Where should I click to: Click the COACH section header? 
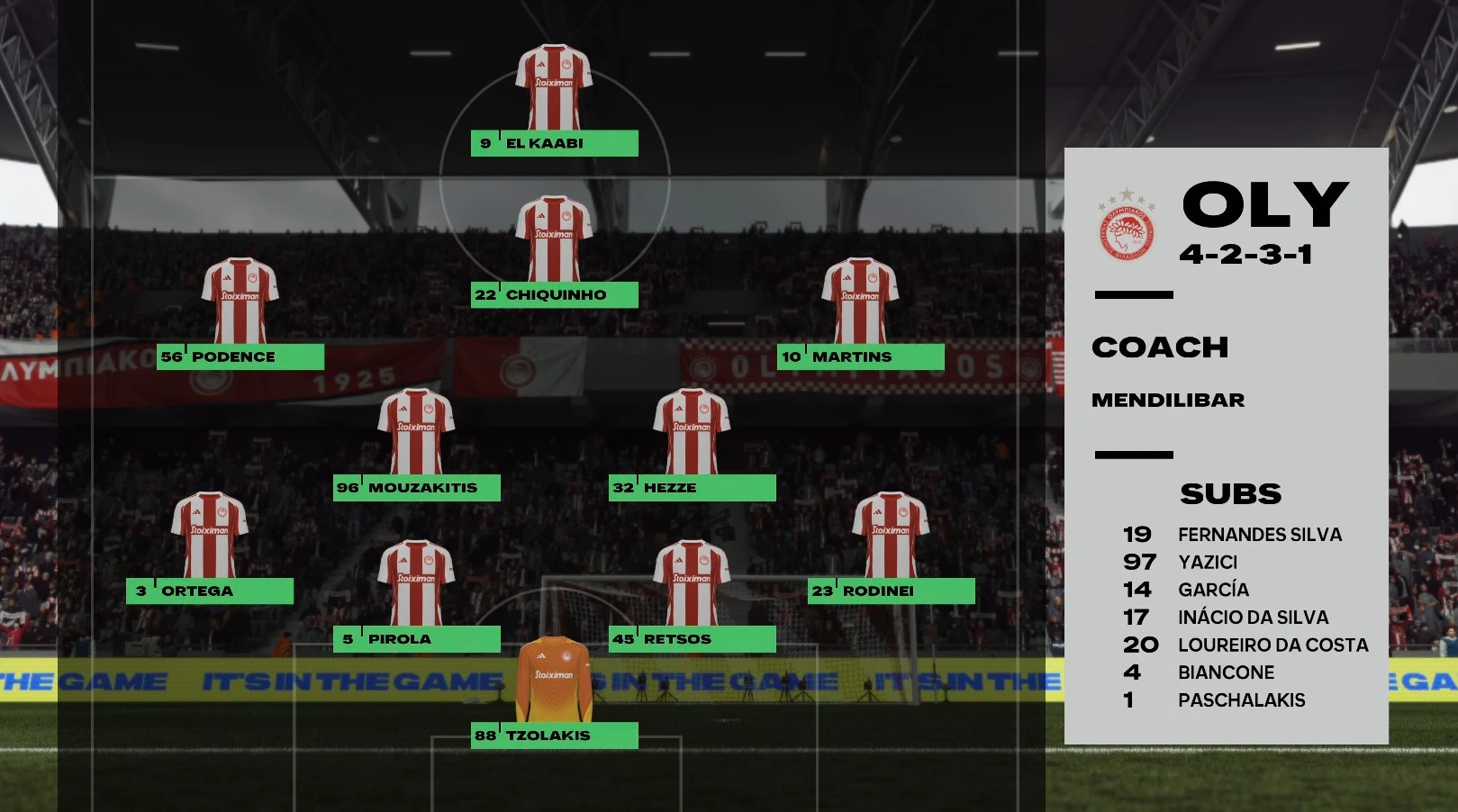(1161, 347)
